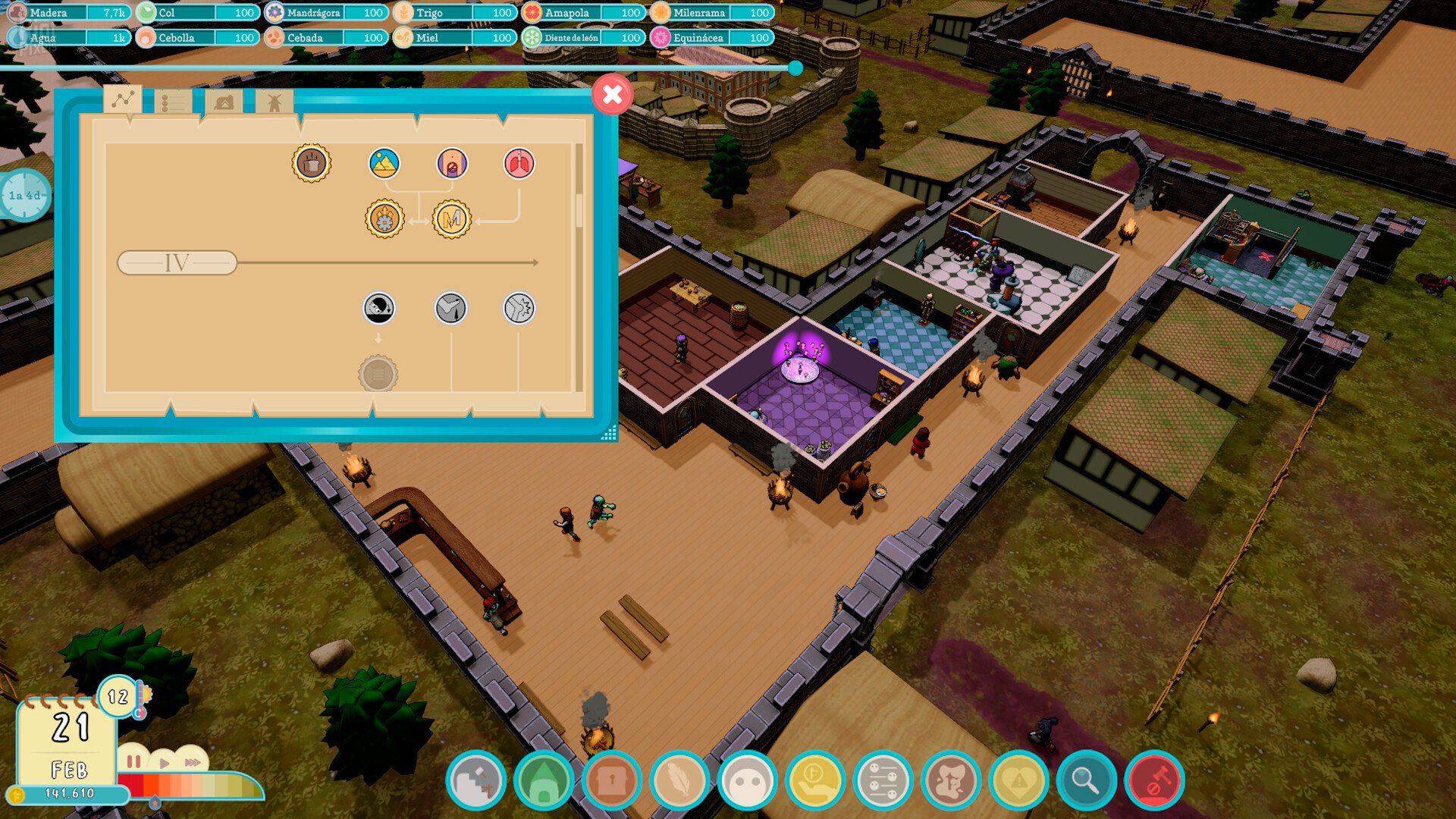Select the red lungs research node
The height and width of the screenshot is (819, 1456).
(519, 163)
